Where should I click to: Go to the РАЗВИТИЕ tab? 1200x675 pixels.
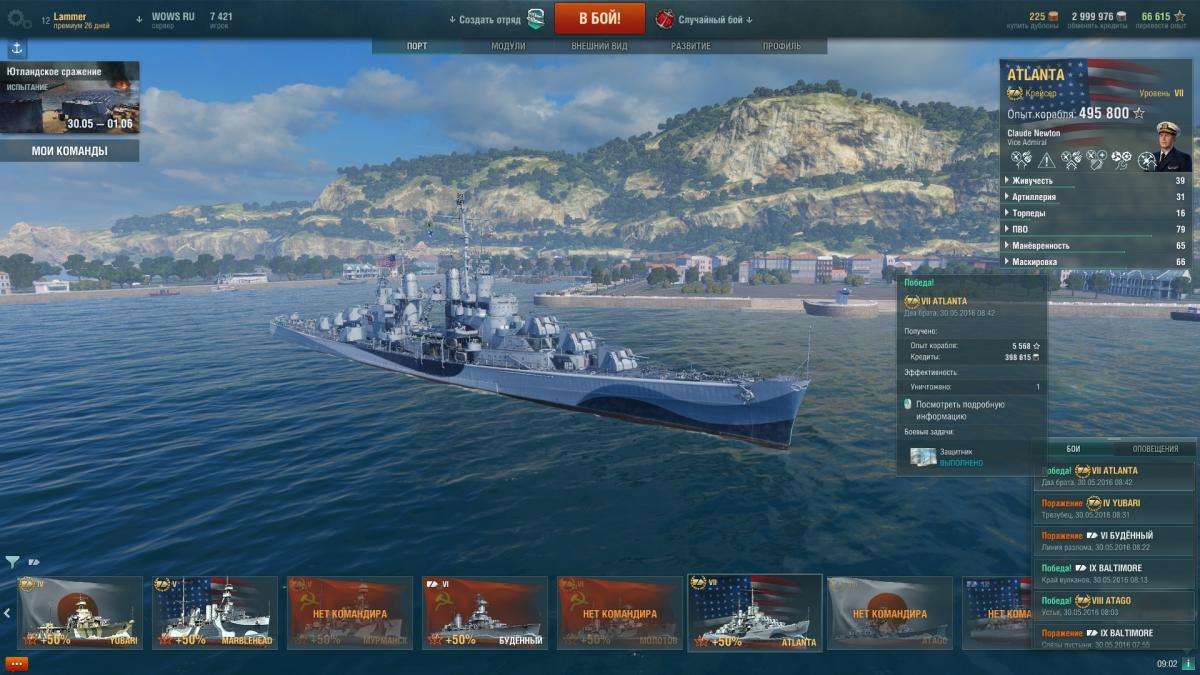coord(691,46)
